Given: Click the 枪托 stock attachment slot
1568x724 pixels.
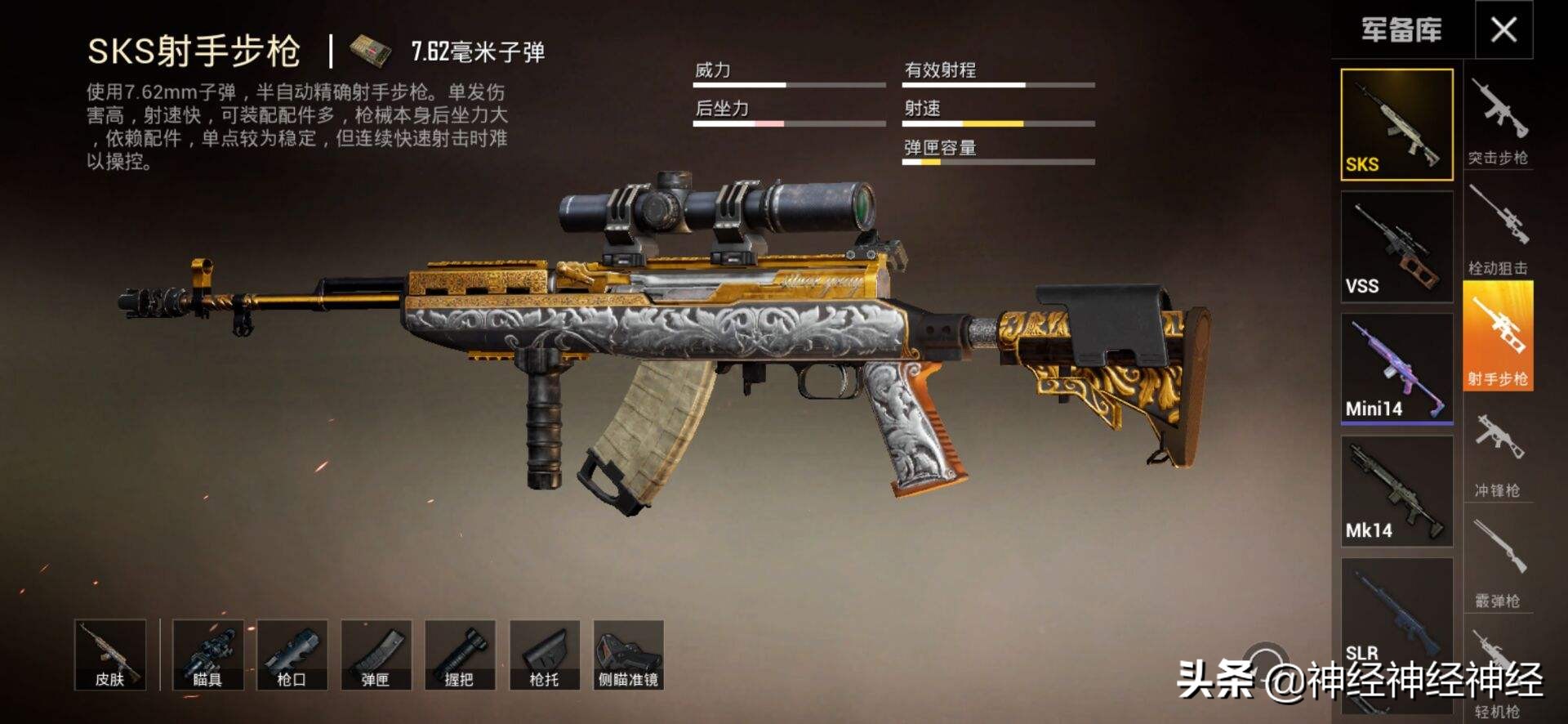Looking at the screenshot, I should coord(544,655).
